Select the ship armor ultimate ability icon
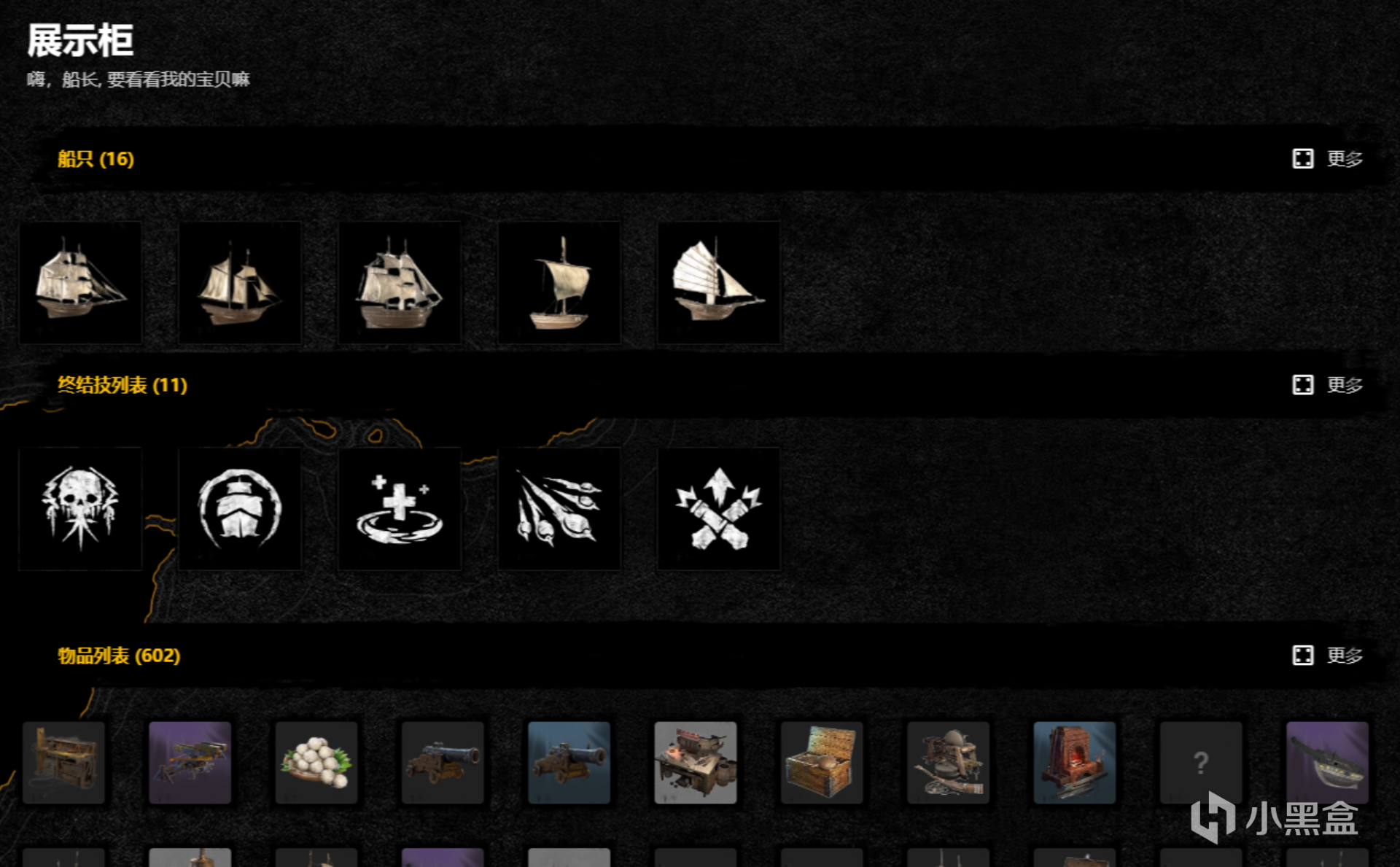This screenshot has width=1400, height=867. point(240,508)
